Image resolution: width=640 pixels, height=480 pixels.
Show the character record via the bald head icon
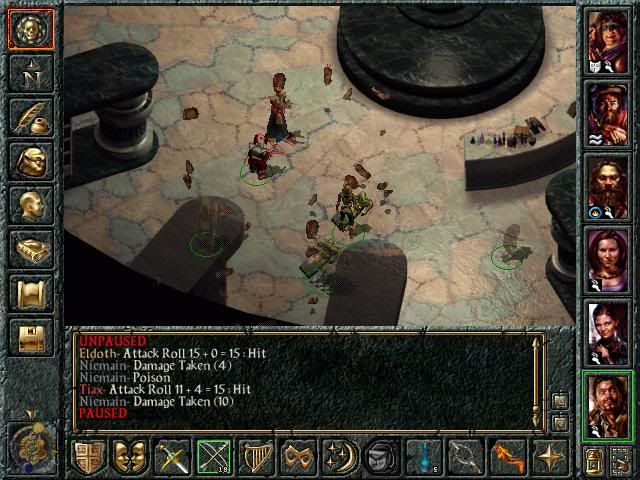click(x=30, y=205)
